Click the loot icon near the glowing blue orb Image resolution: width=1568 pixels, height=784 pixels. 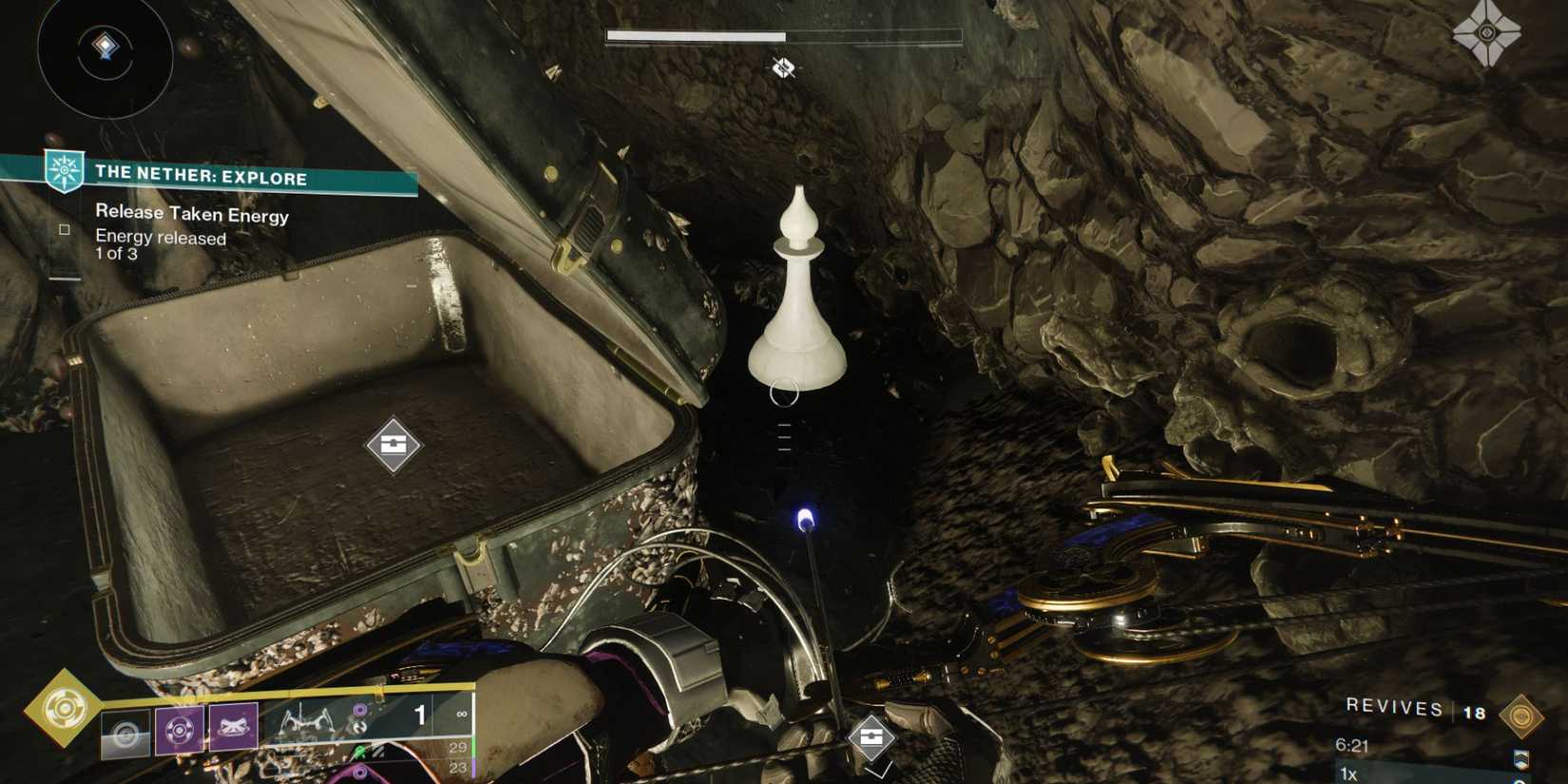(x=871, y=736)
